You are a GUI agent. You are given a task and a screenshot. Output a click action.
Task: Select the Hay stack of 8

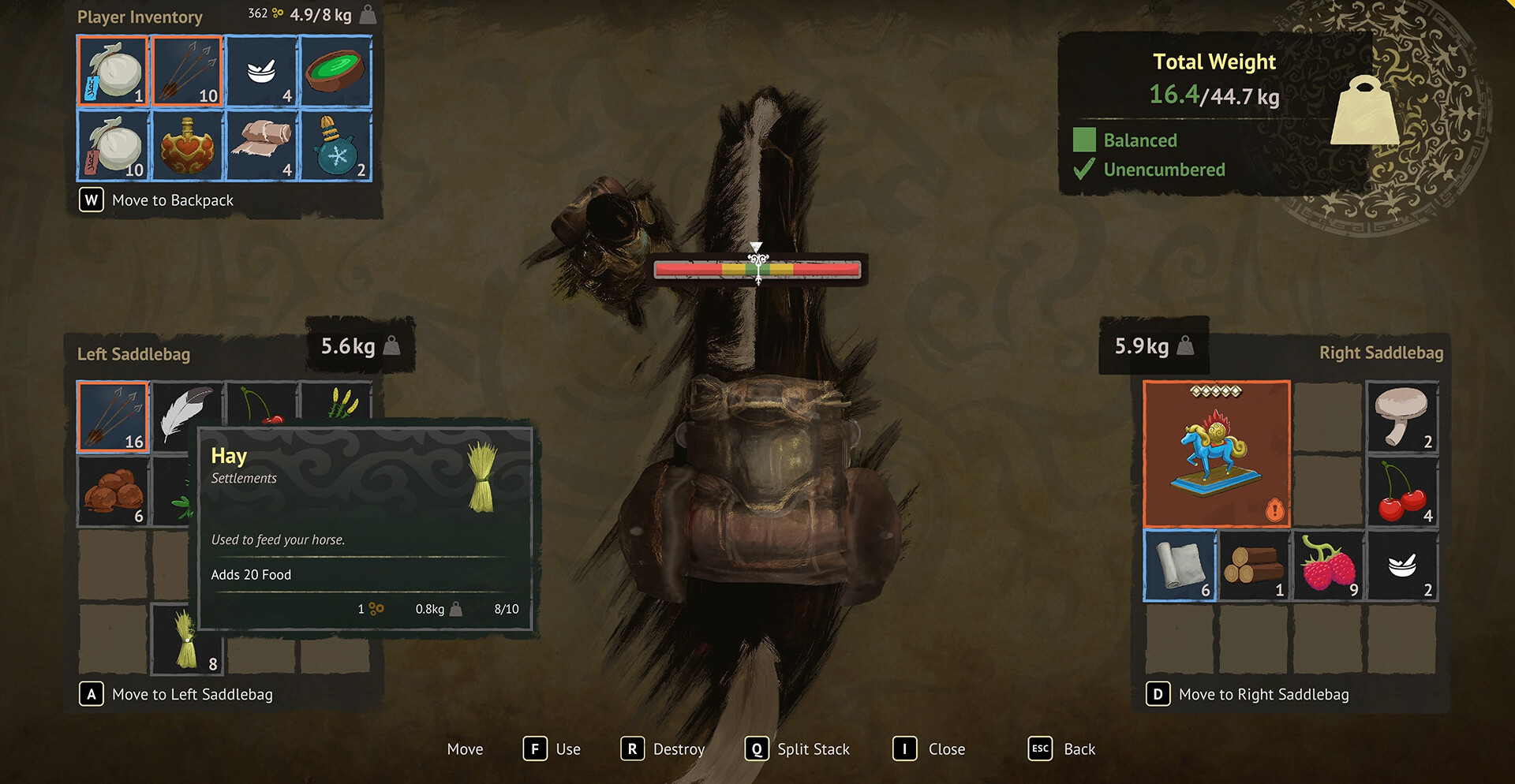coord(187,639)
